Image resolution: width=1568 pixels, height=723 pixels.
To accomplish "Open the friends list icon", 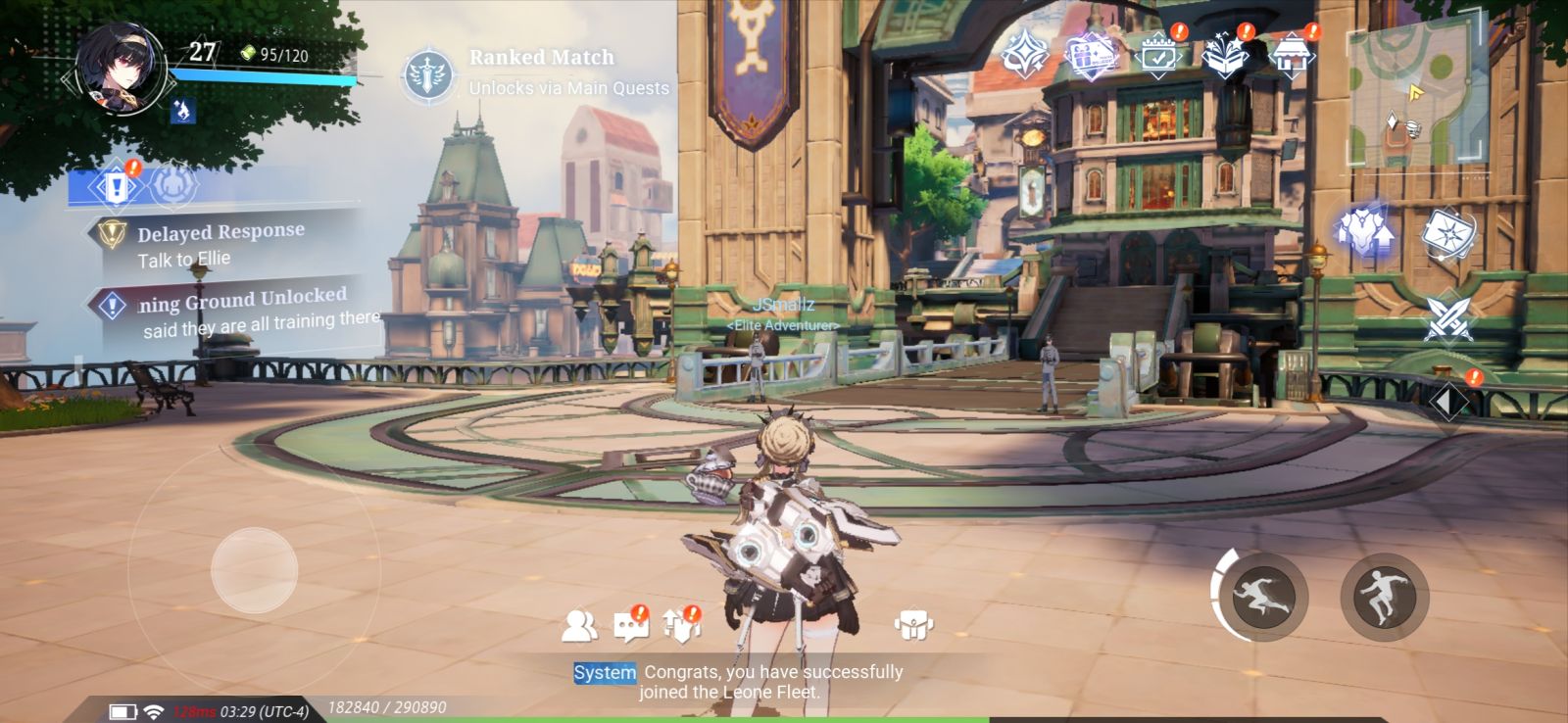I will [579, 625].
